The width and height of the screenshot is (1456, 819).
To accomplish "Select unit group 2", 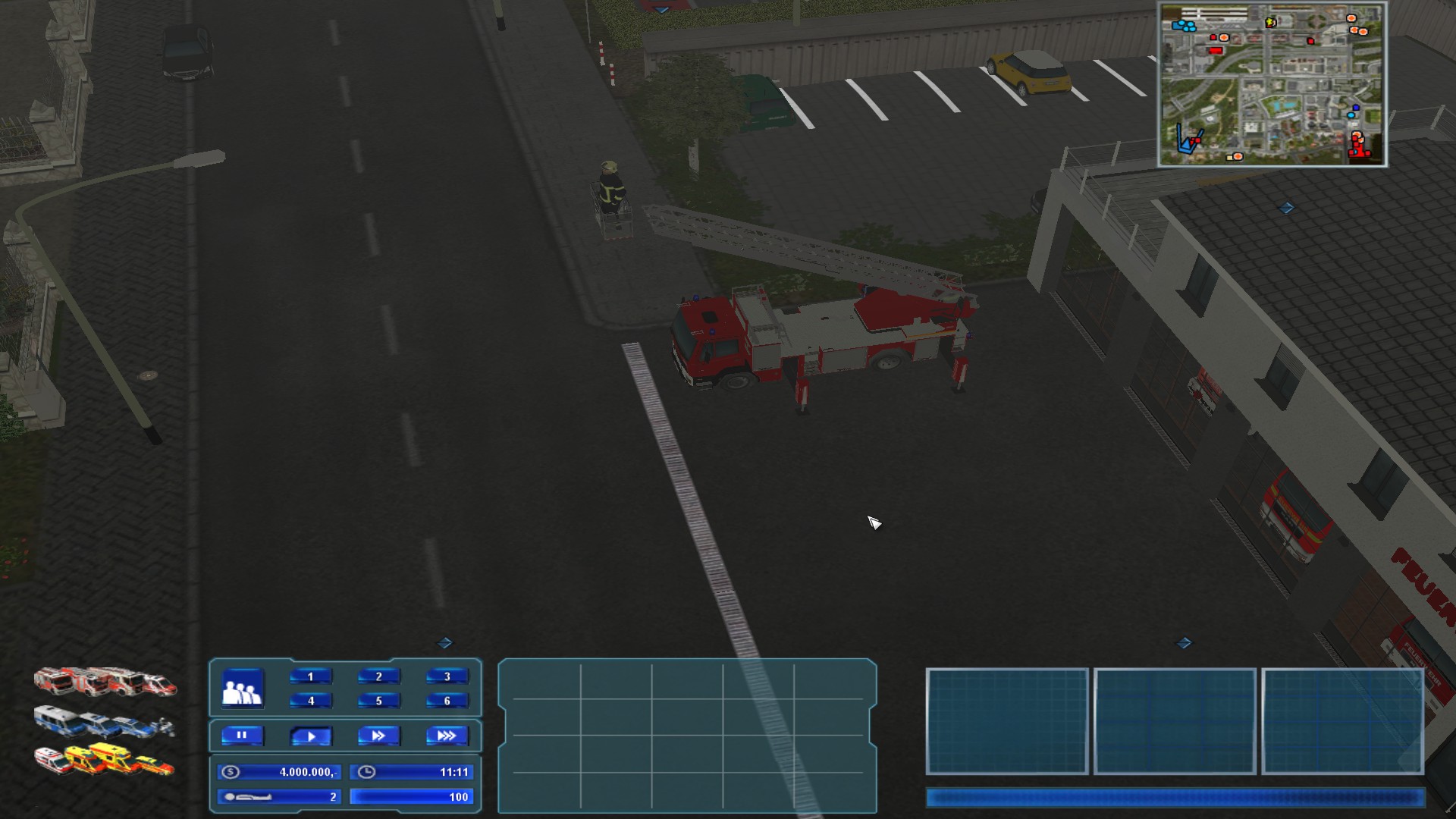I will tap(378, 676).
